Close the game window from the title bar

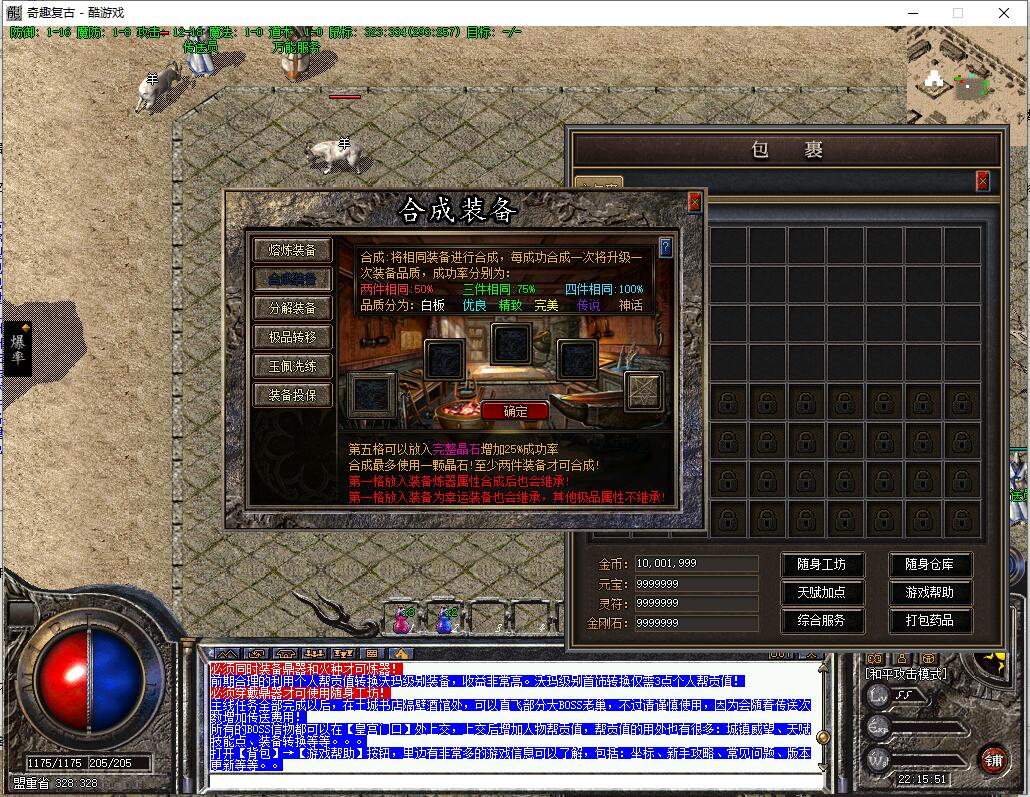click(x=1004, y=13)
